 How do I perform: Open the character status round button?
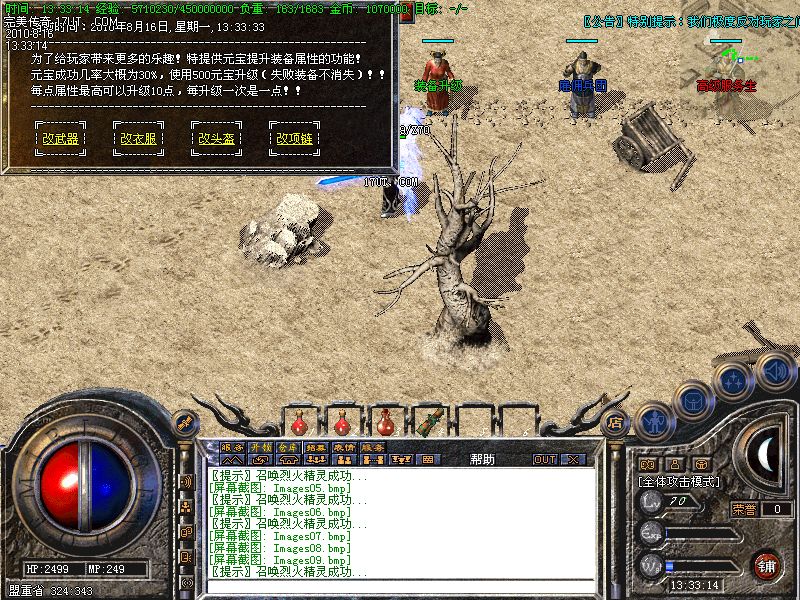tap(654, 422)
